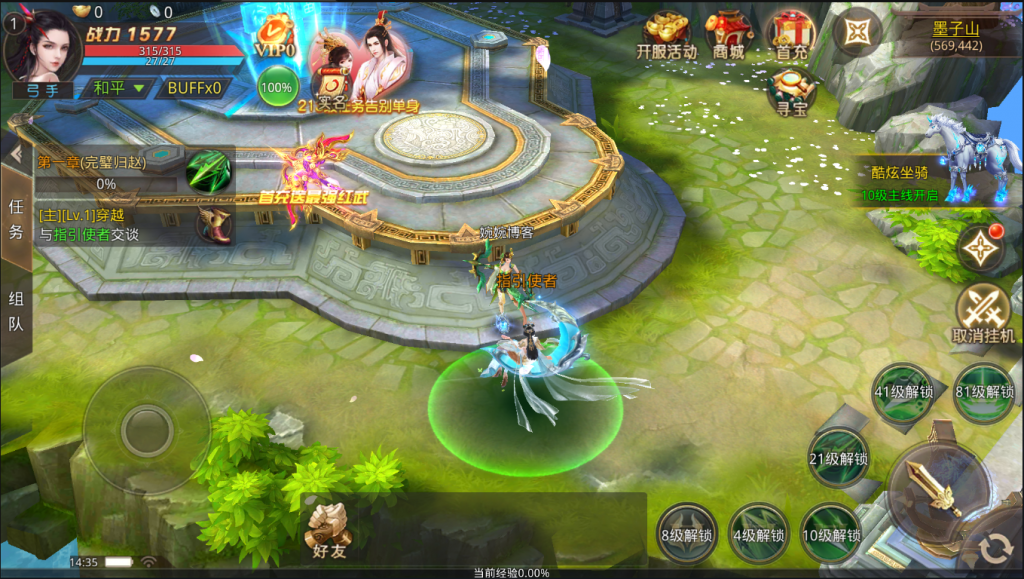Open the 墨子山 minimap location panel

[956, 35]
